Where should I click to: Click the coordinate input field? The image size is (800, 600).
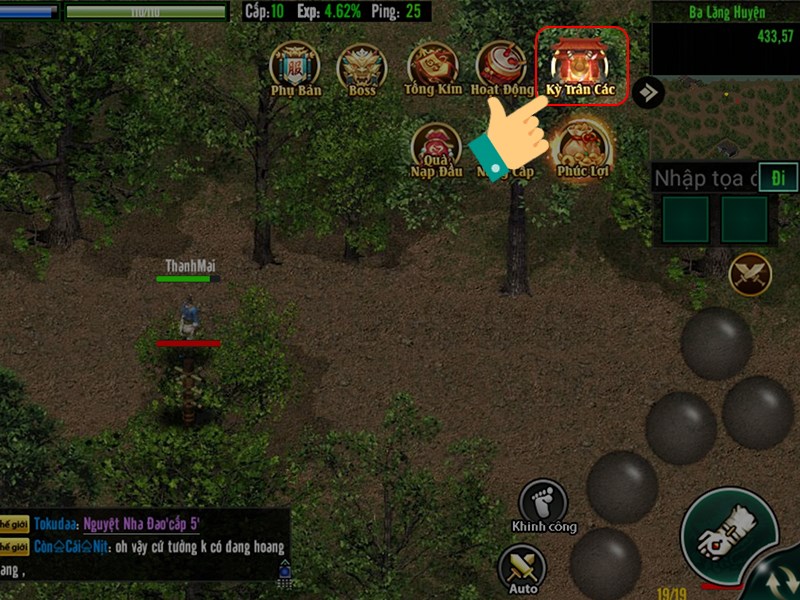(703, 179)
